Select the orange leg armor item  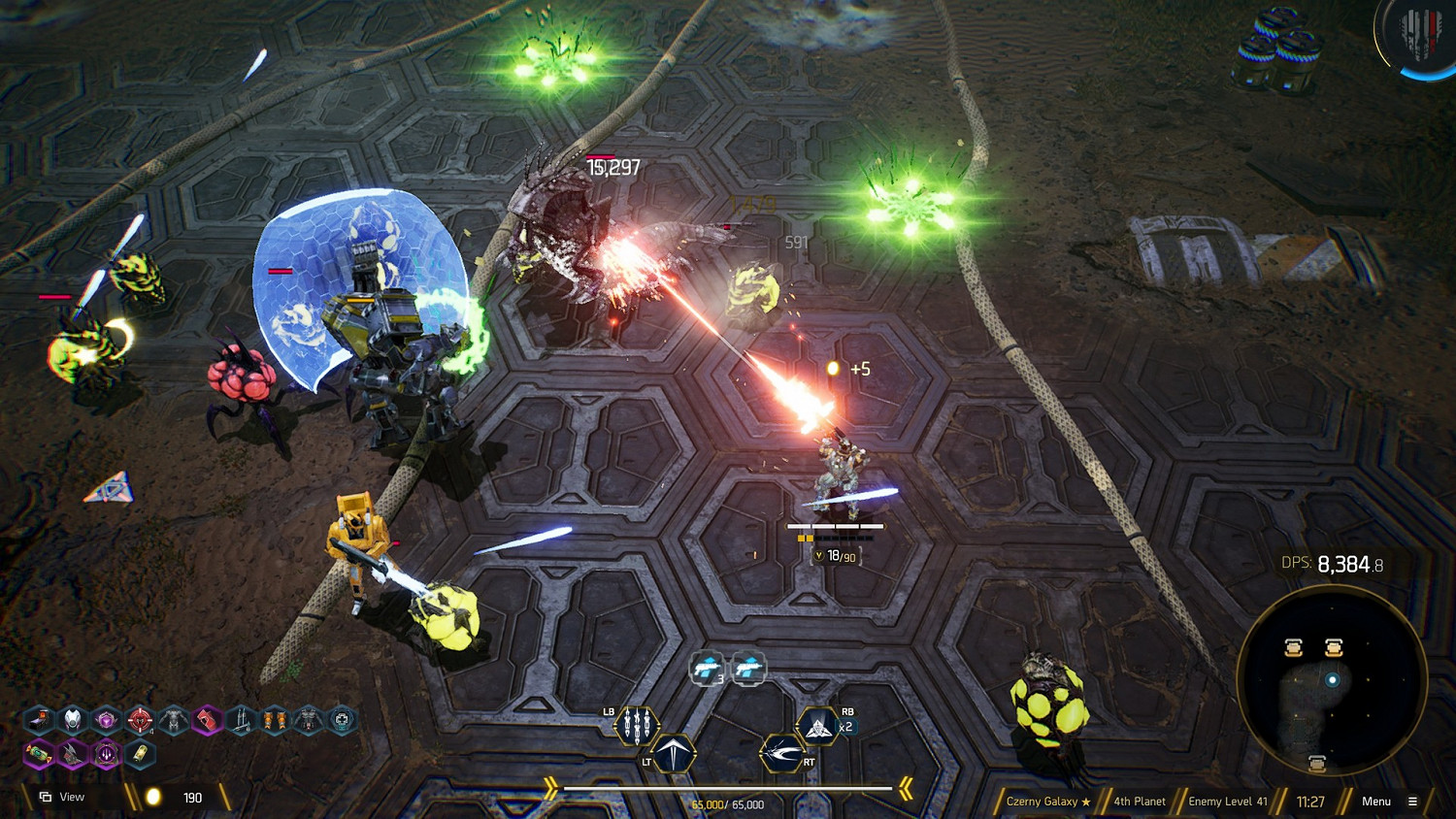tap(275, 720)
